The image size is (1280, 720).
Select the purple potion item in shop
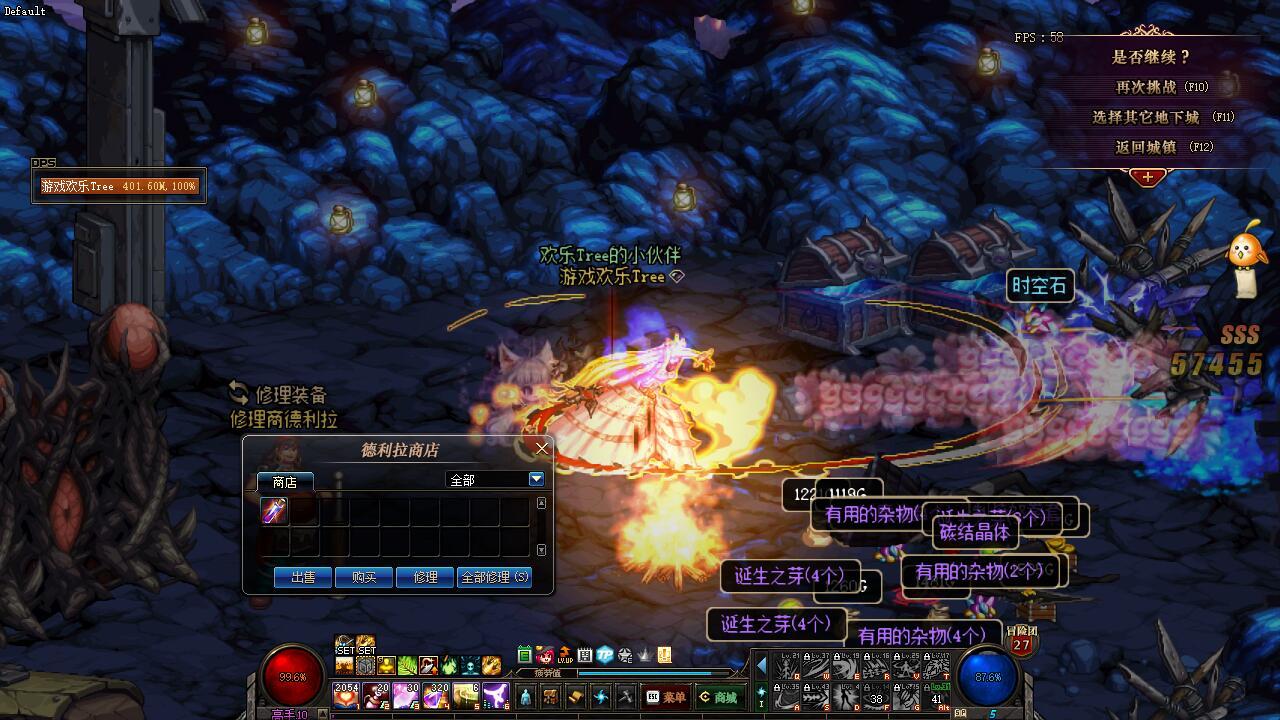click(x=274, y=511)
